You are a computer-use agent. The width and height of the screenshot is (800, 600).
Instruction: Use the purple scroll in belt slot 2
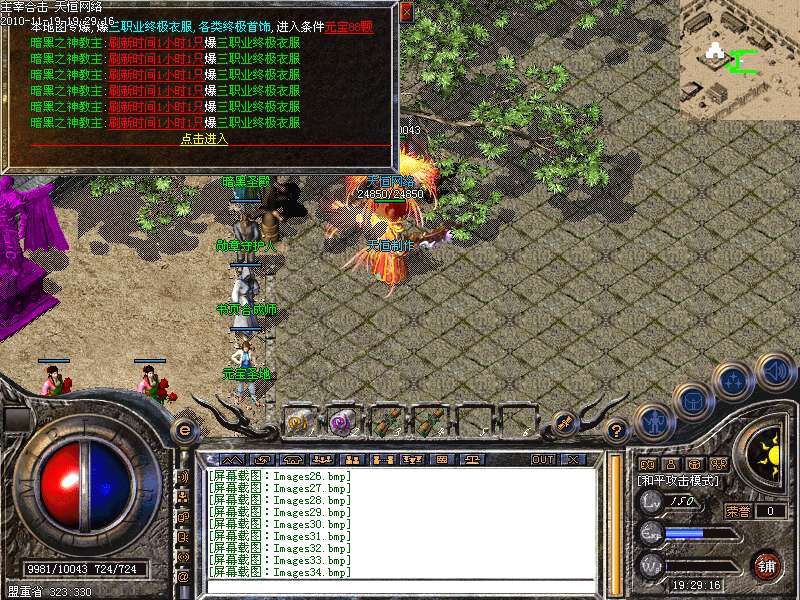pyautogui.click(x=342, y=422)
